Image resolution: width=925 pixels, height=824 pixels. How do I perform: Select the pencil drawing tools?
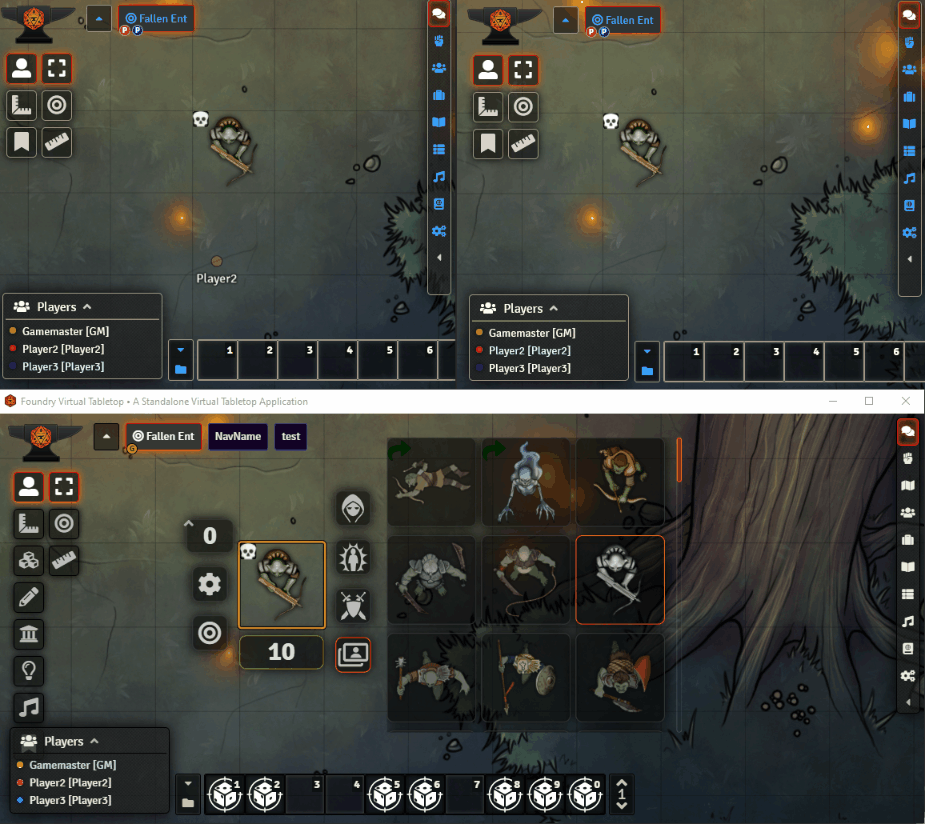tap(28, 598)
